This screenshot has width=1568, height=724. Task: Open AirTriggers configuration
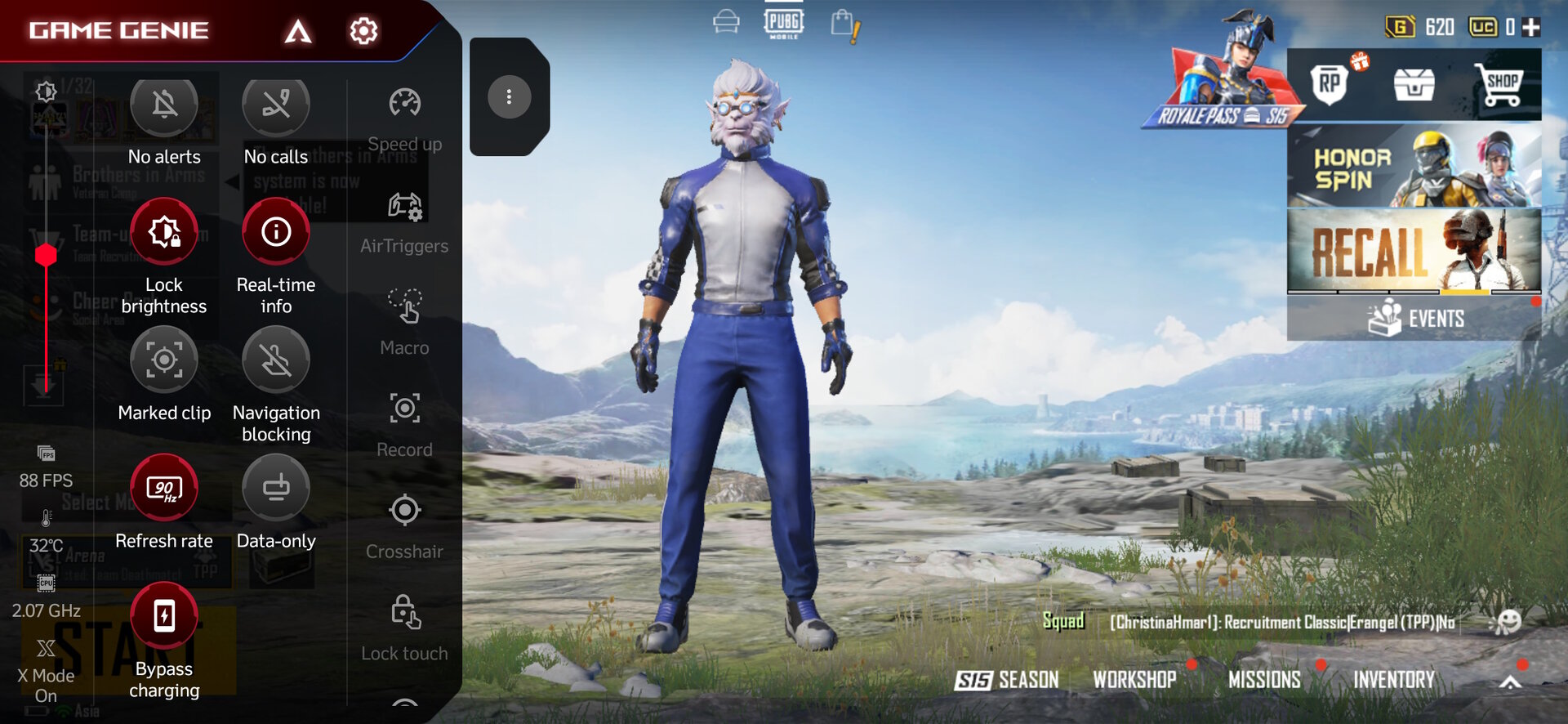[x=404, y=206]
